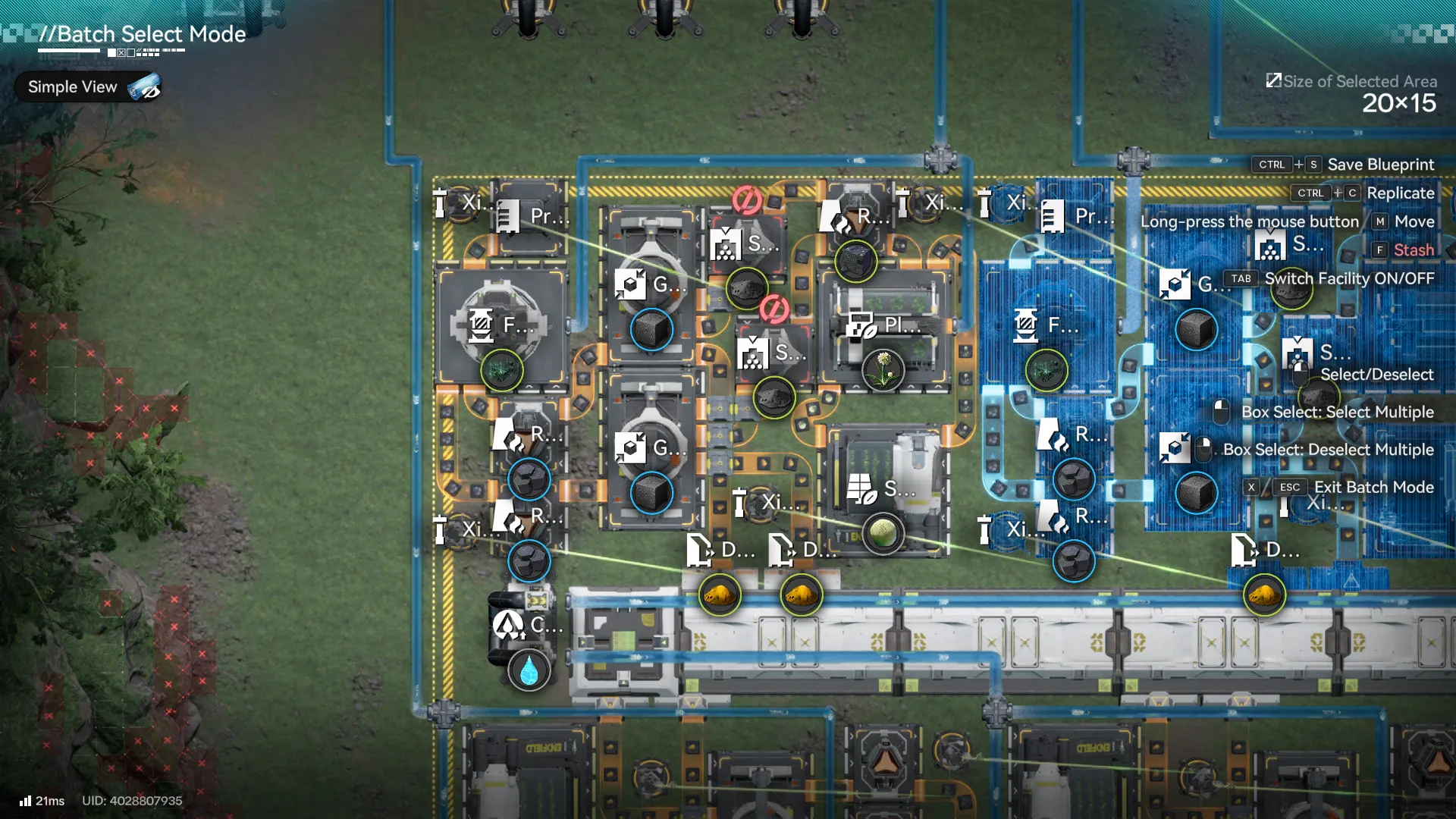
Task: Select the Xi... pump station icon
Action: [440, 203]
